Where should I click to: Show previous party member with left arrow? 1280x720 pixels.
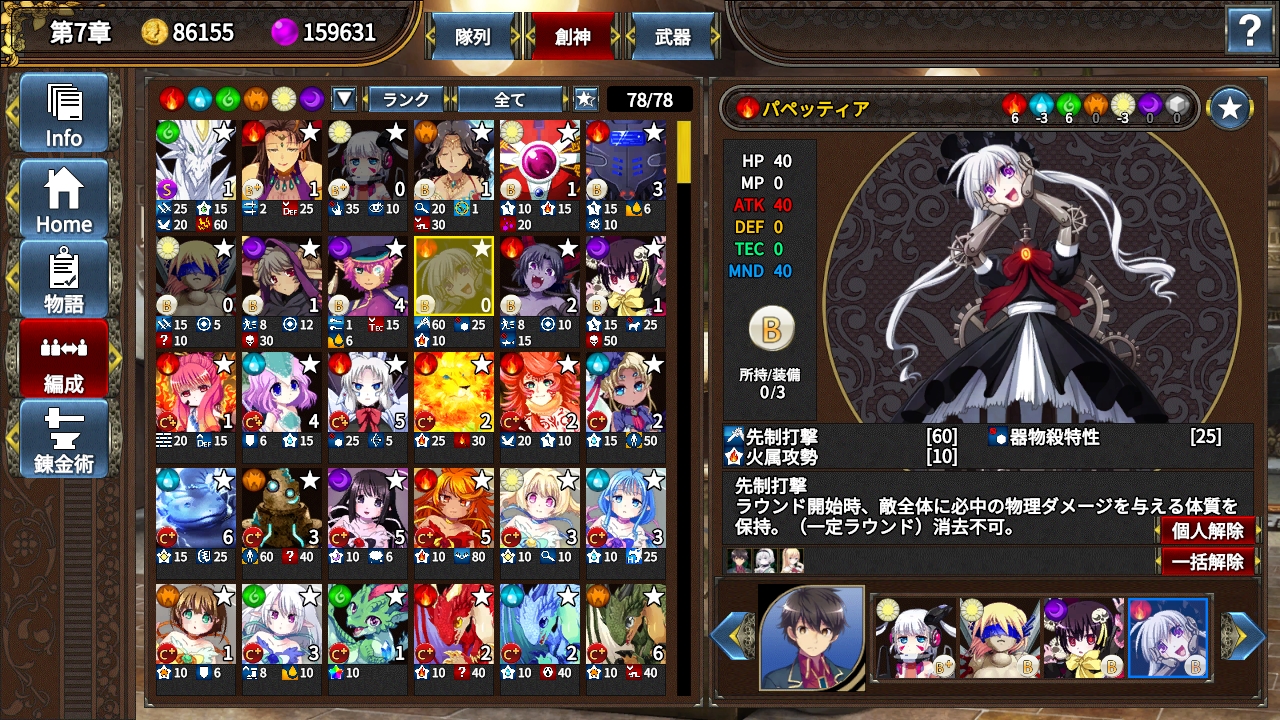[731, 636]
